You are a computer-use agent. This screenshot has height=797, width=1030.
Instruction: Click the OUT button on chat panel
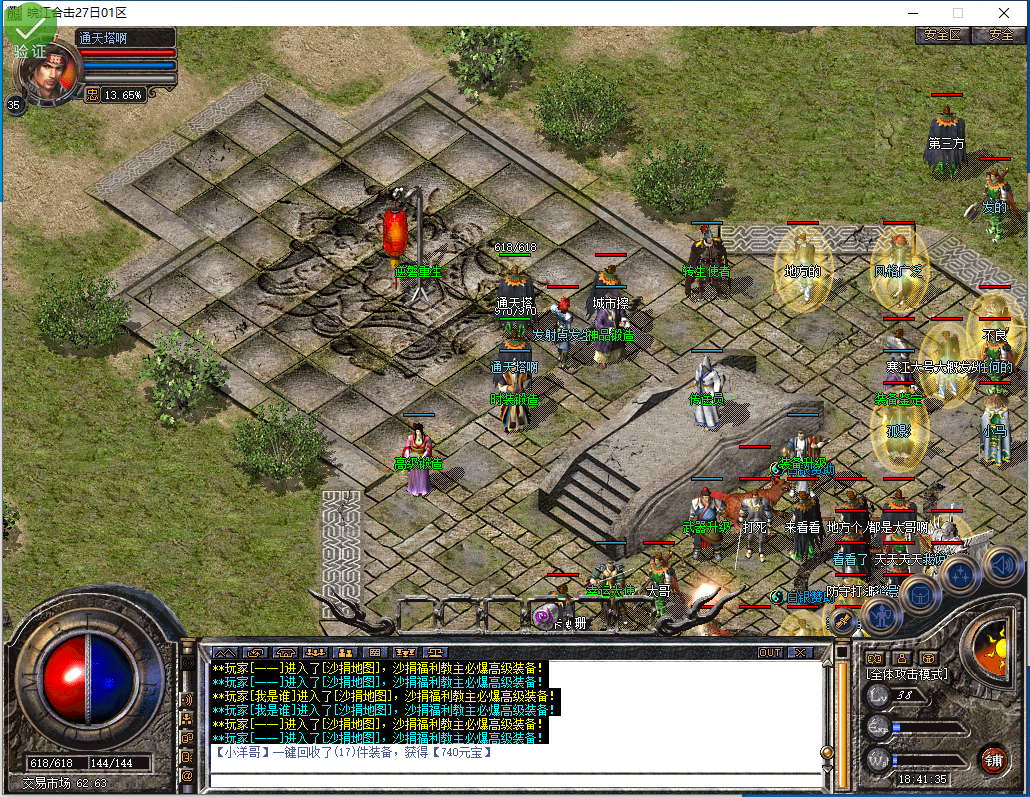[769, 652]
